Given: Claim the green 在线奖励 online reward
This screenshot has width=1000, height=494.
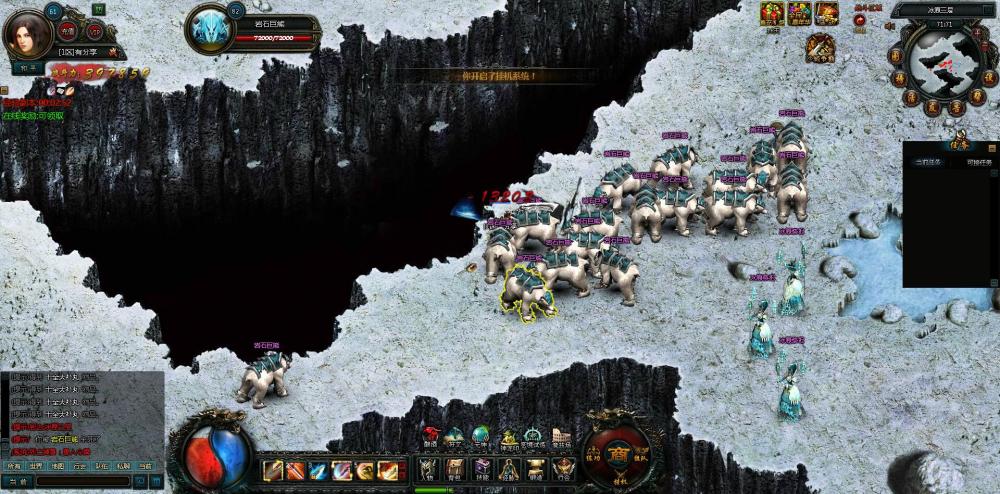Looking at the screenshot, I should click(33, 116).
